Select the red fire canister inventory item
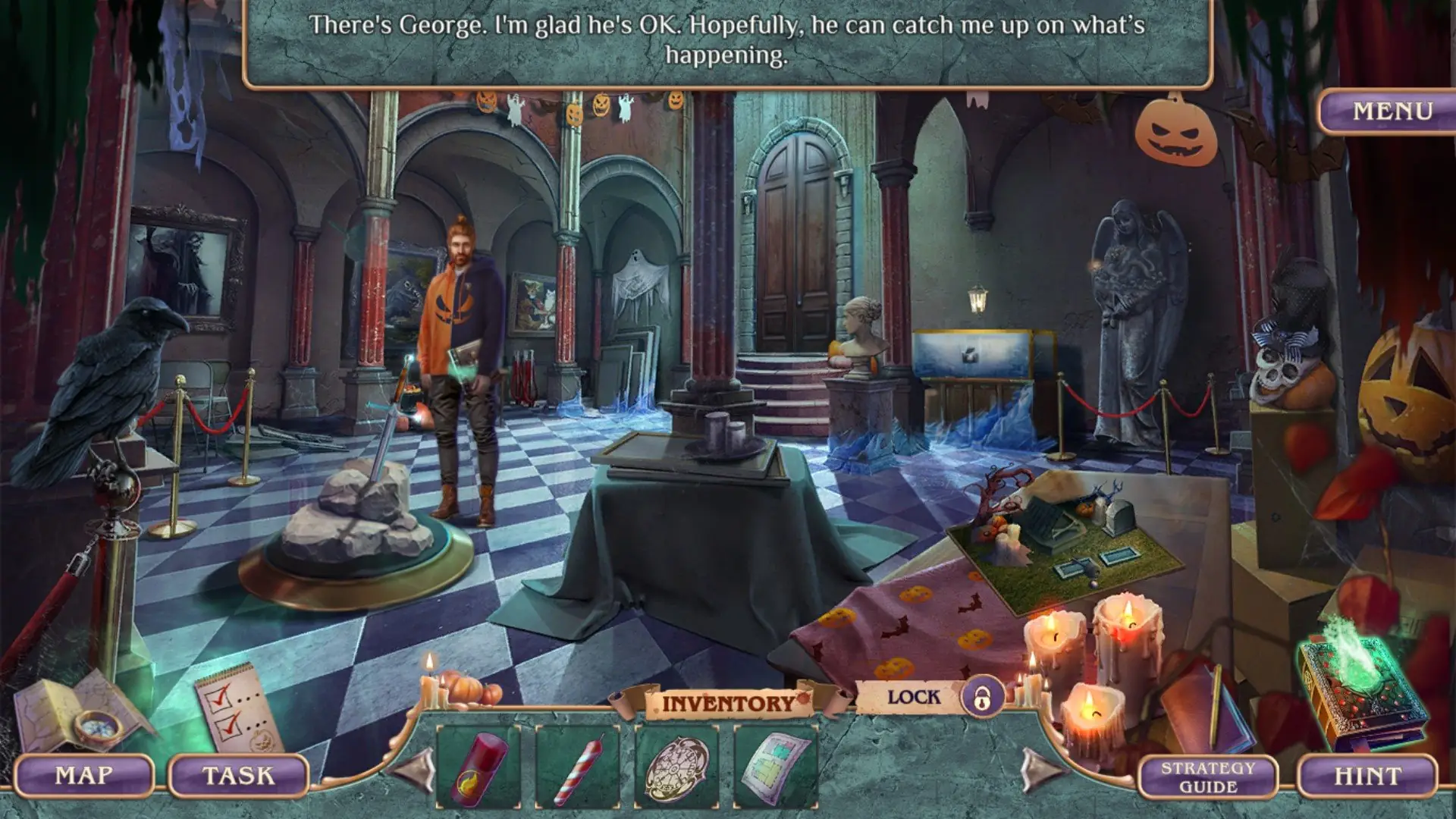The width and height of the screenshot is (1456, 819). tap(478, 766)
